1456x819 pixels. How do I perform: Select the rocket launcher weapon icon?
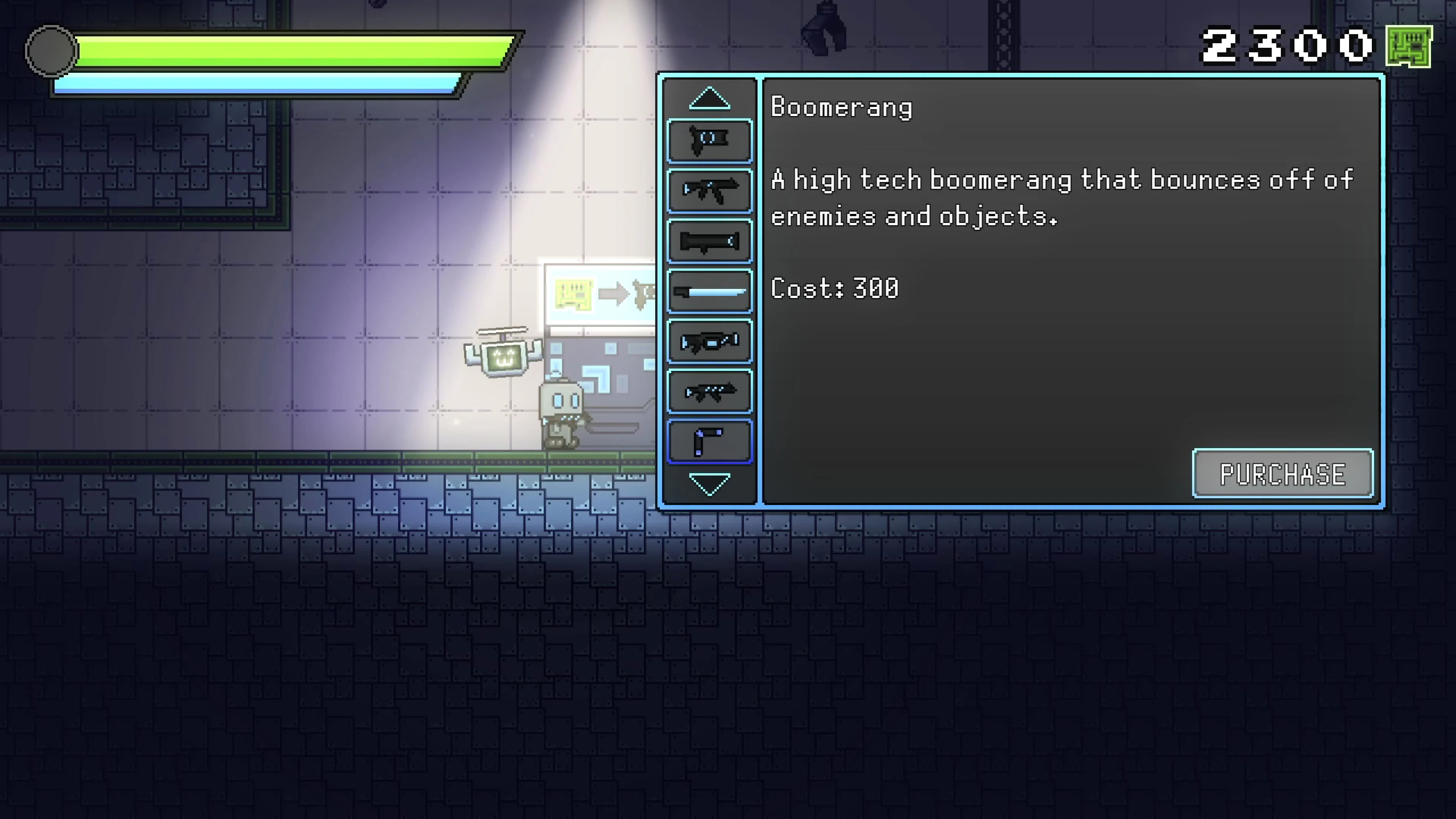click(x=709, y=242)
